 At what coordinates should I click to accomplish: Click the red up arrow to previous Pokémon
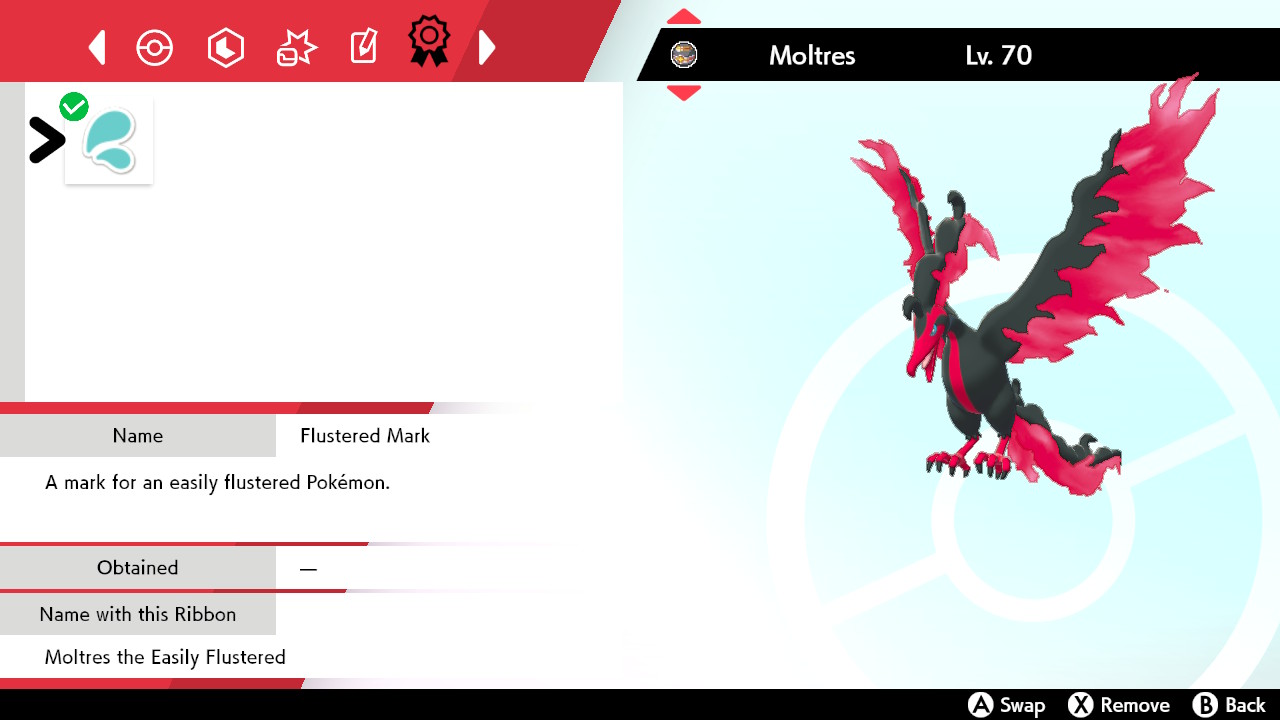tap(683, 16)
